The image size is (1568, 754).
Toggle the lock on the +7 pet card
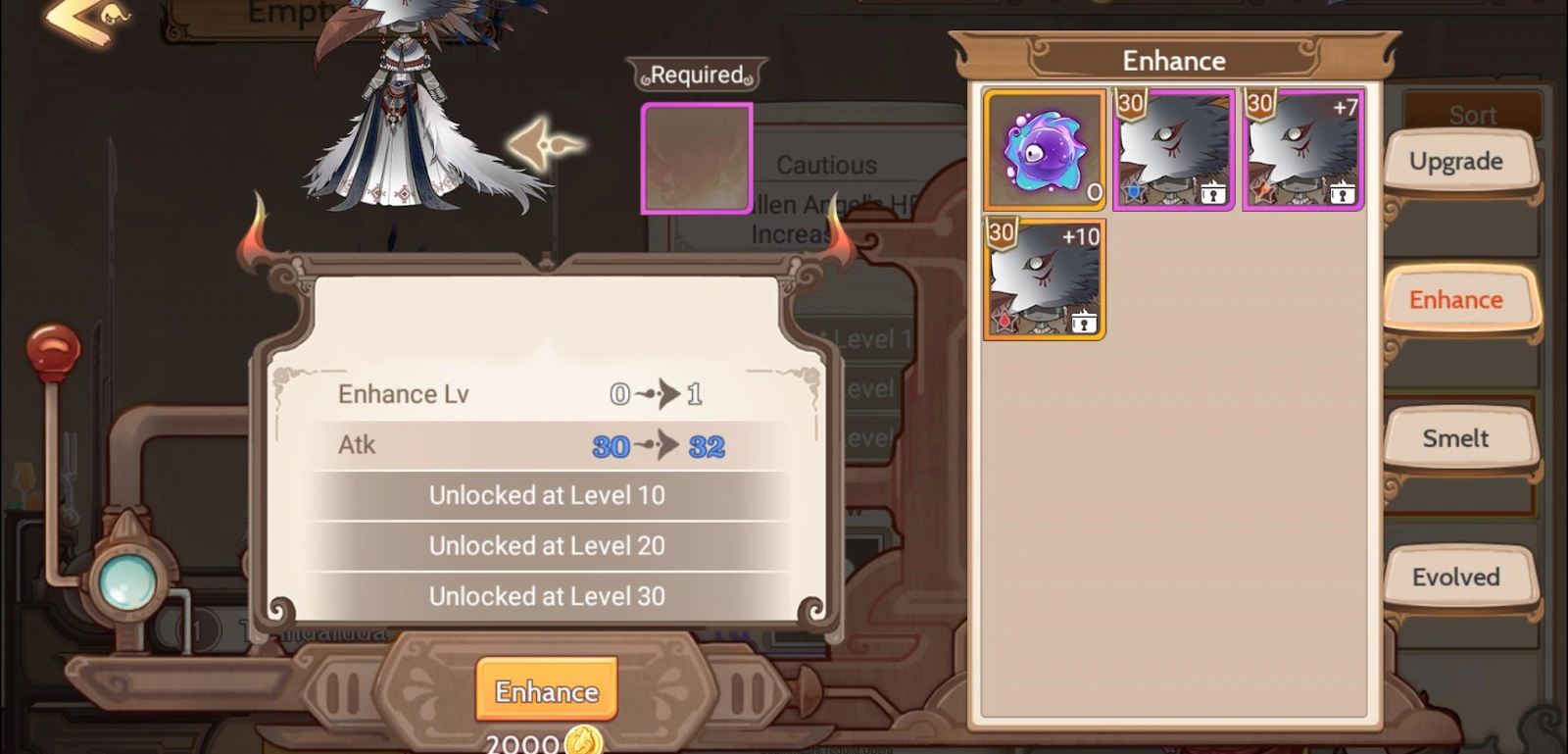coord(1343,195)
